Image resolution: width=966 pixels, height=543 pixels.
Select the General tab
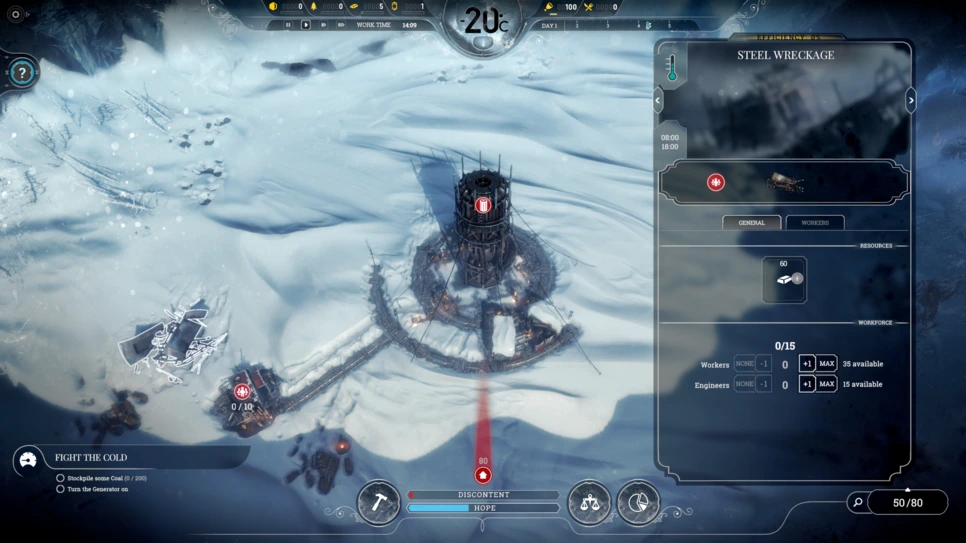tap(752, 222)
